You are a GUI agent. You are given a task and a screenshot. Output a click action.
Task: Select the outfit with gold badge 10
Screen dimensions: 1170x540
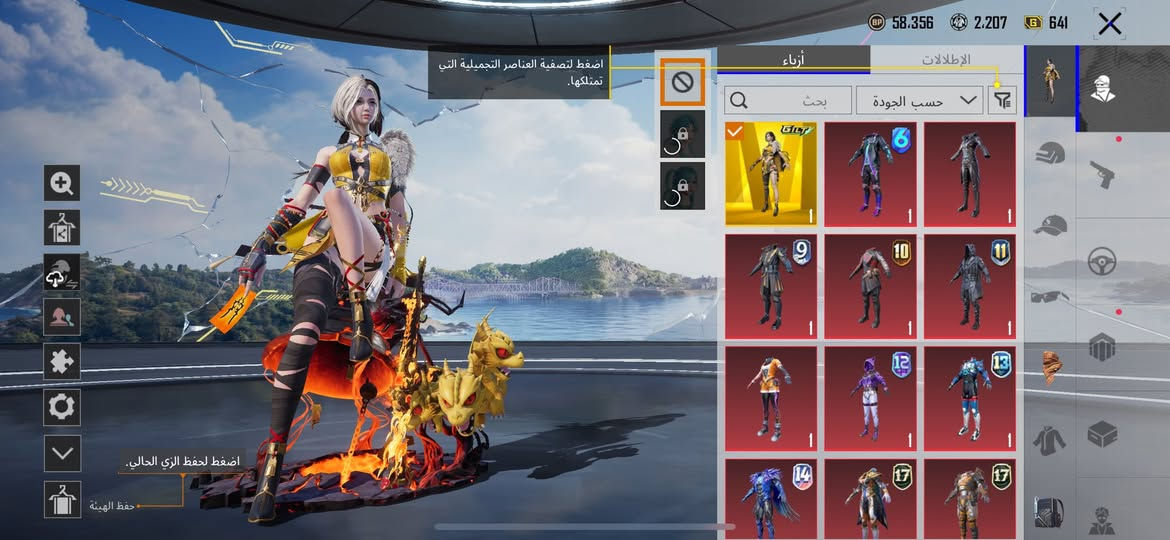870,285
